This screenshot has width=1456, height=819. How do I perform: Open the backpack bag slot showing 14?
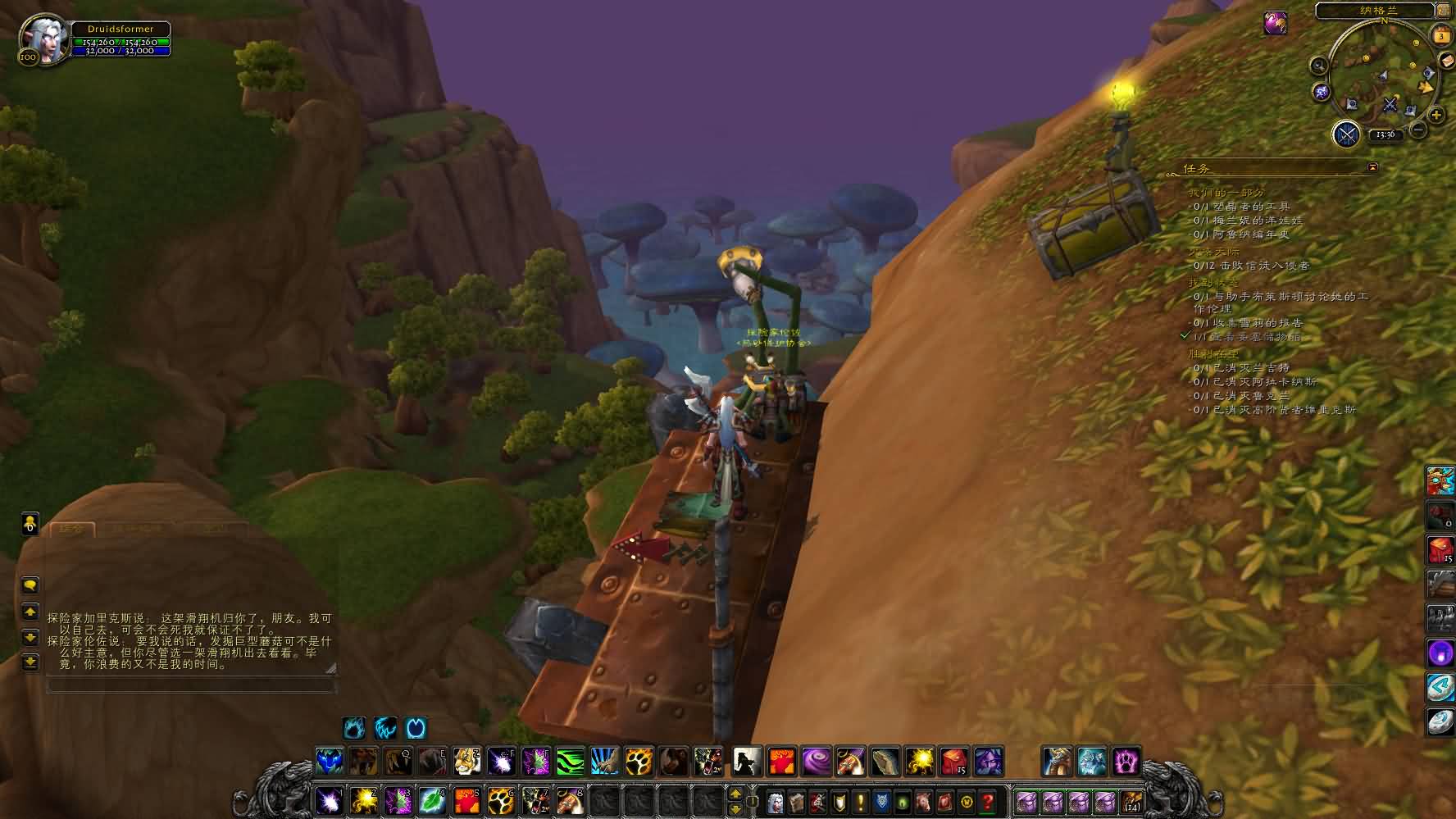pyautogui.click(x=1131, y=801)
